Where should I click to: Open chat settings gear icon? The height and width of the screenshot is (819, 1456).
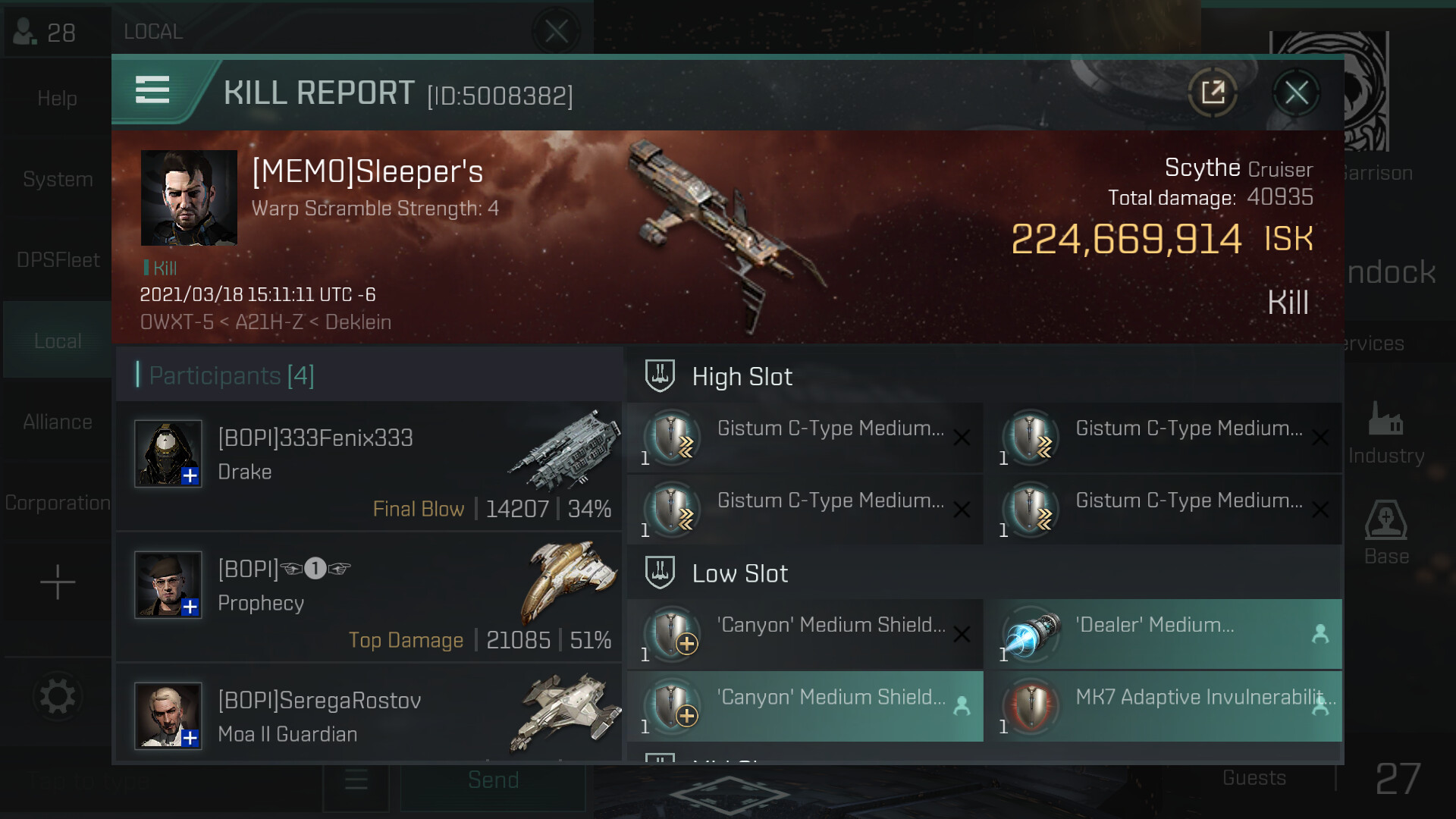58,696
